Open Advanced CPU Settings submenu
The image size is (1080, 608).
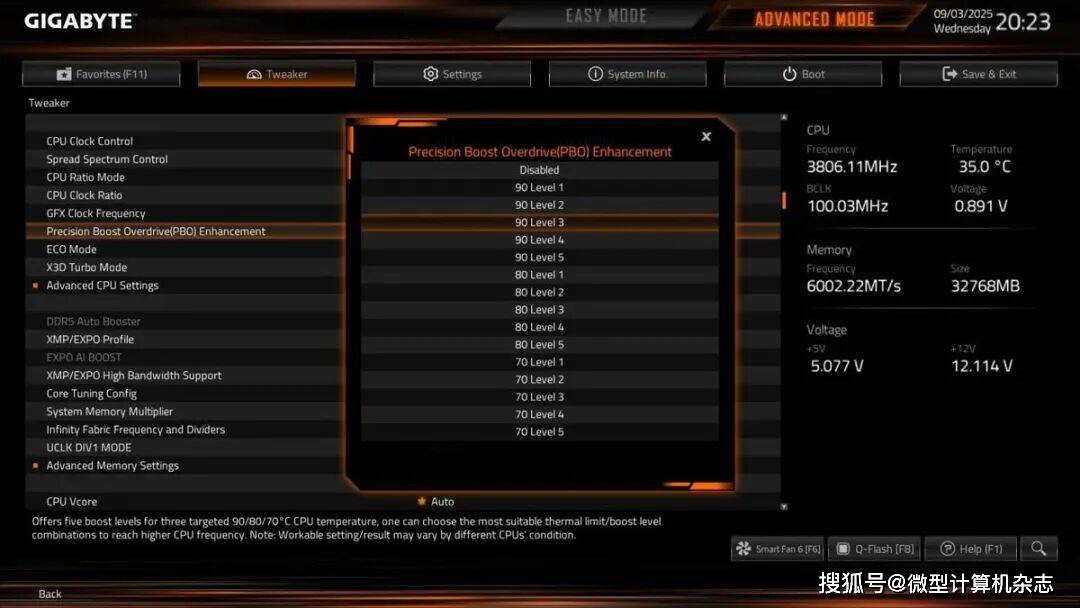[x=102, y=285]
